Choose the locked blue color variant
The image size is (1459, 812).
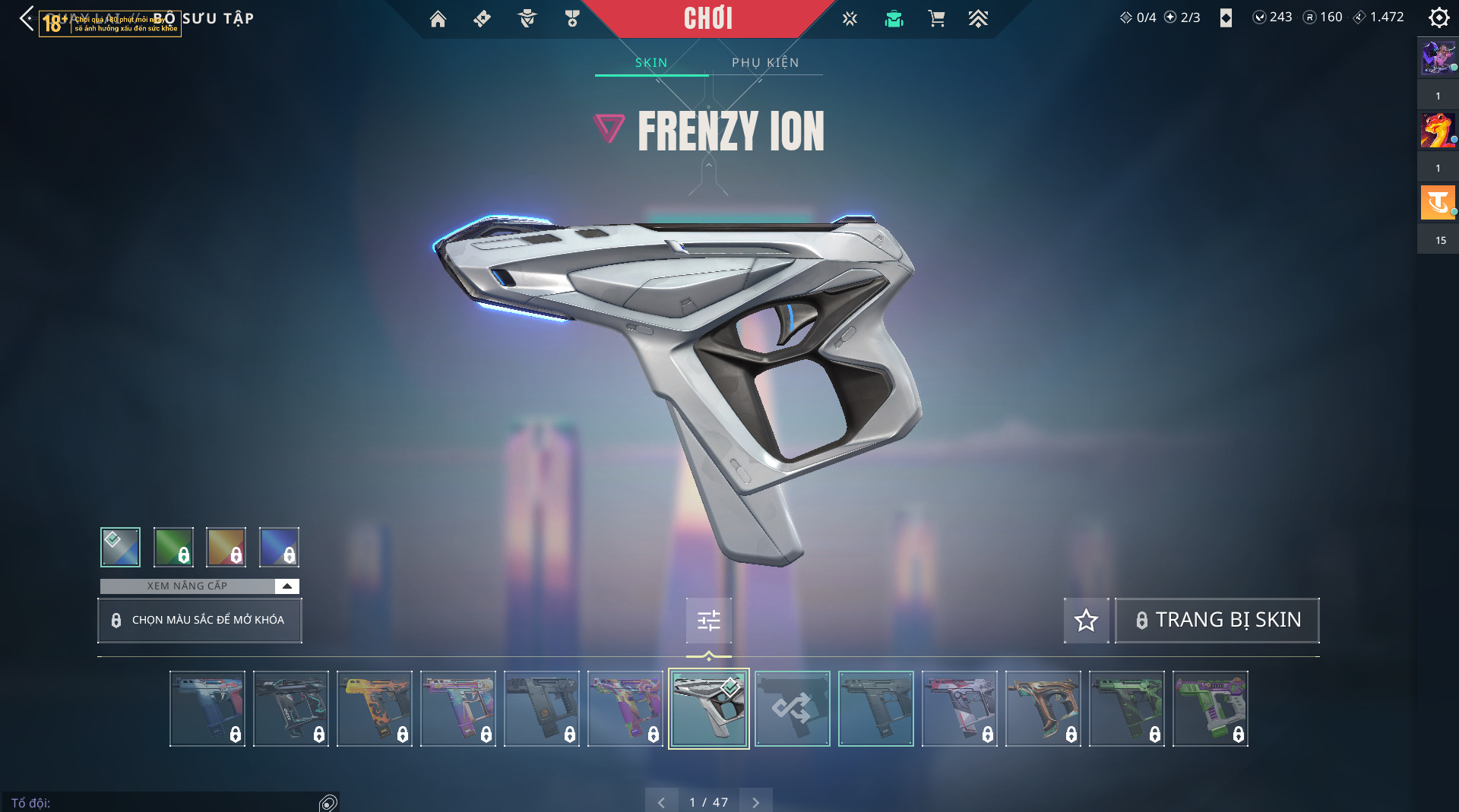pyautogui.click(x=279, y=547)
